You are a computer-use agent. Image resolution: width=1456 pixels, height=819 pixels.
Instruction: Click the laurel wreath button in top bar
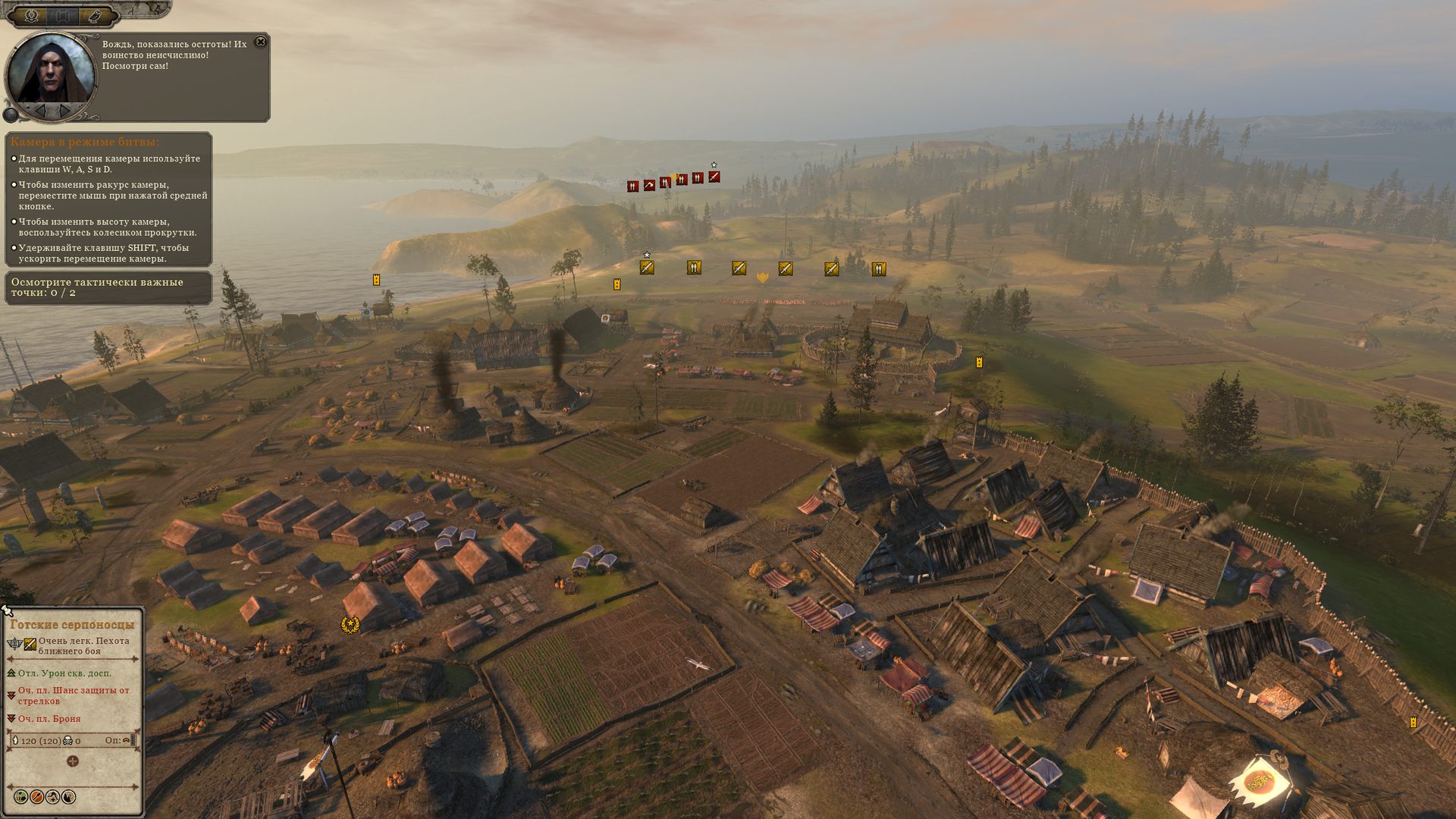click(x=32, y=15)
